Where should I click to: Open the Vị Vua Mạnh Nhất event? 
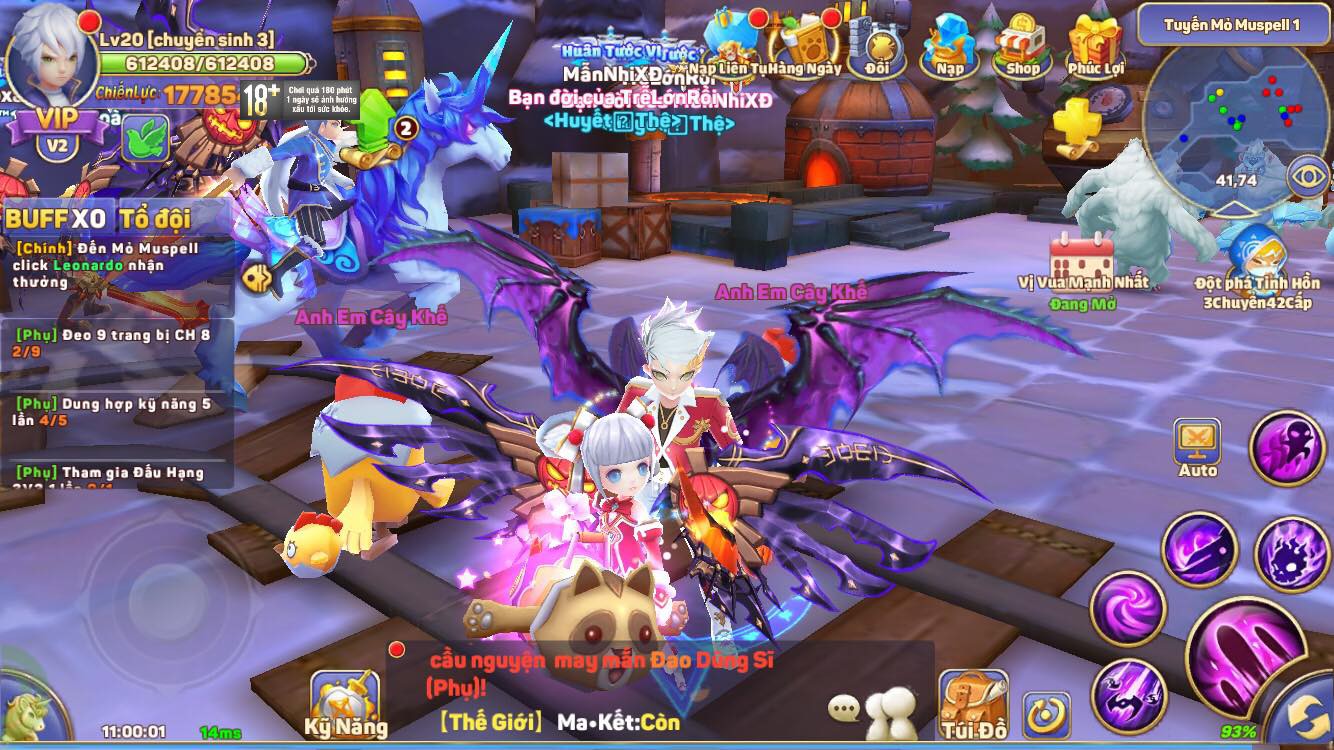click(x=1081, y=264)
